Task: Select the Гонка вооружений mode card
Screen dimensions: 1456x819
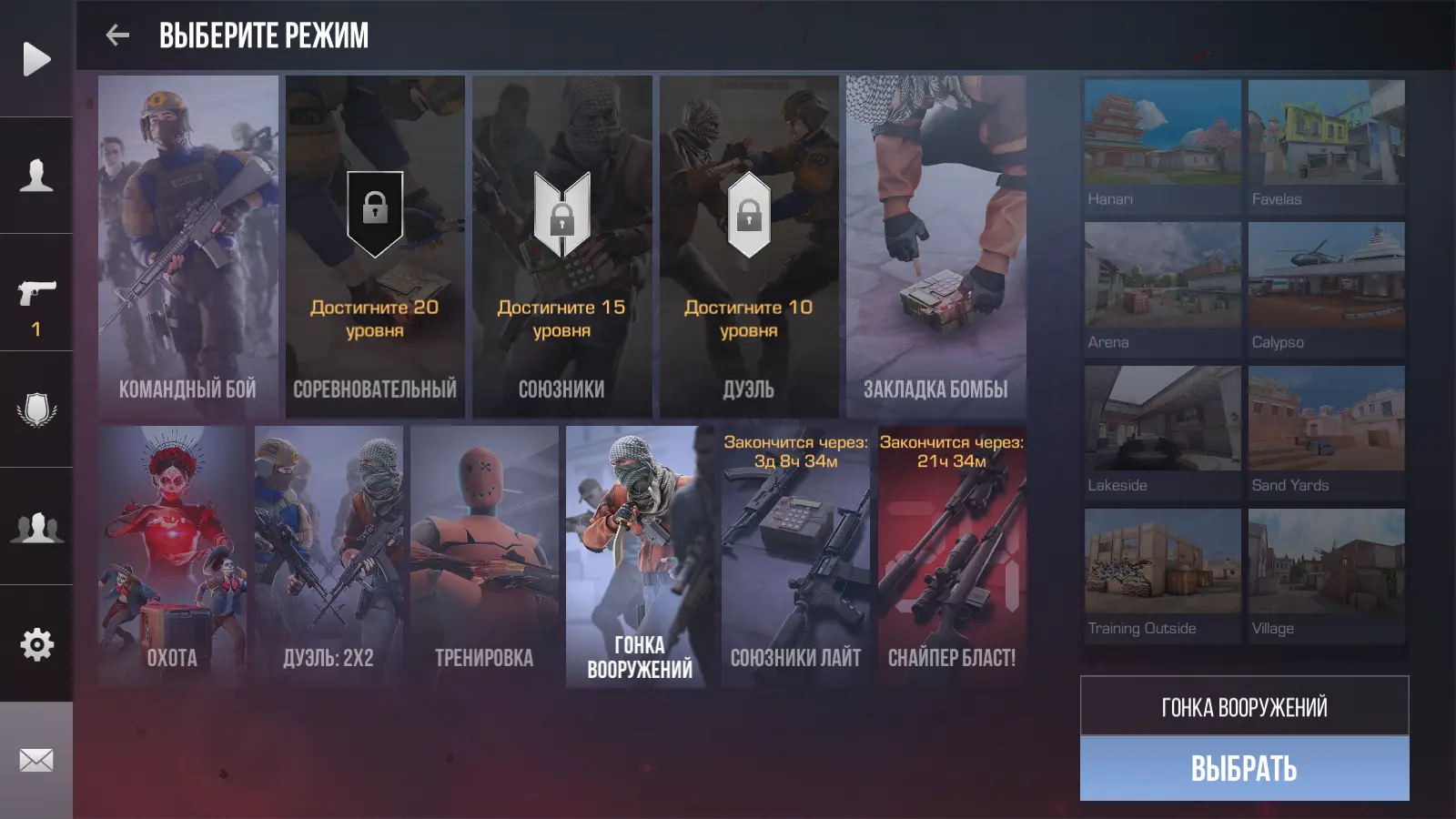Action: tap(640, 556)
